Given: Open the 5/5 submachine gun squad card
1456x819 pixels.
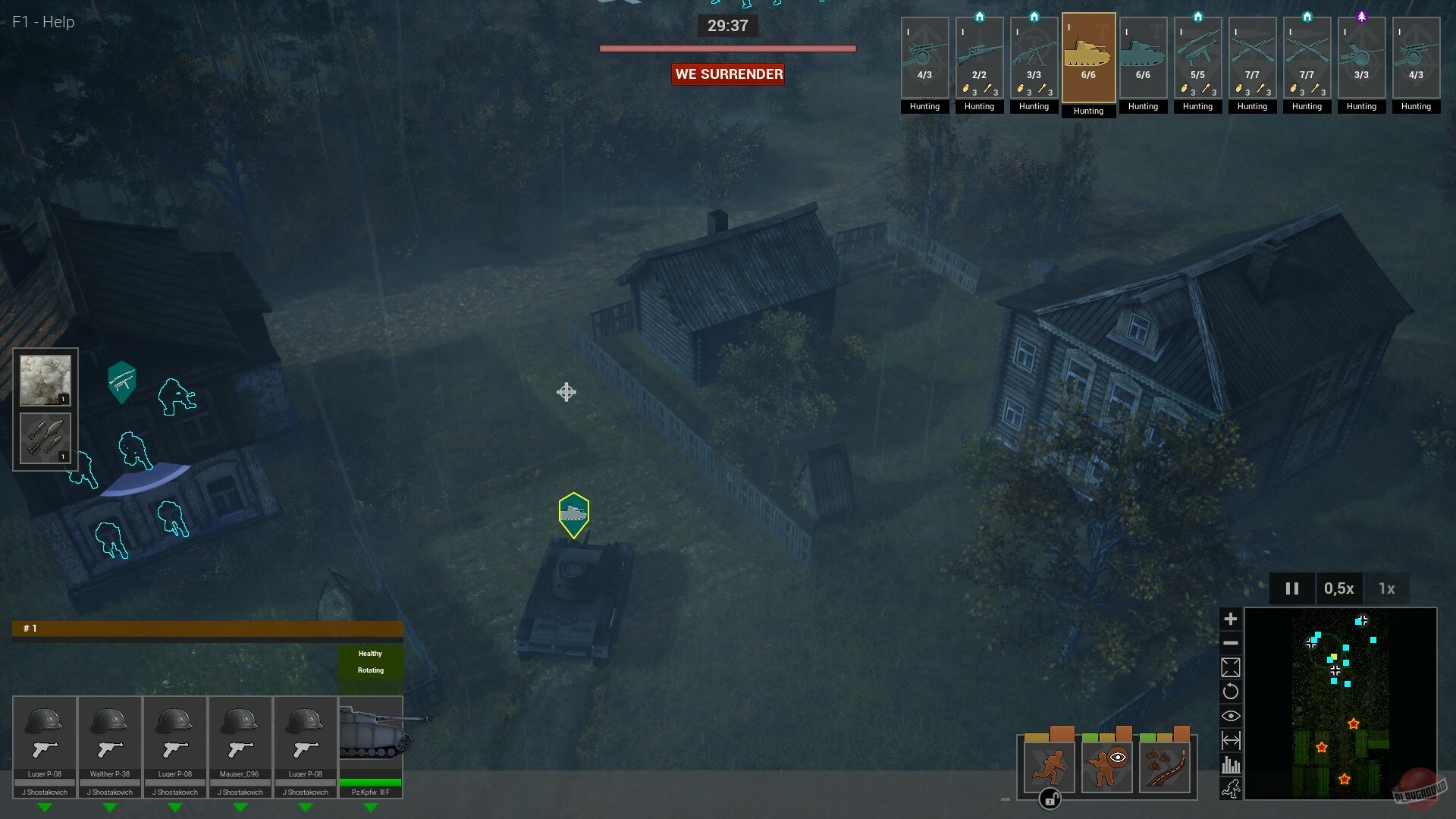Looking at the screenshot, I should click(x=1197, y=58).
